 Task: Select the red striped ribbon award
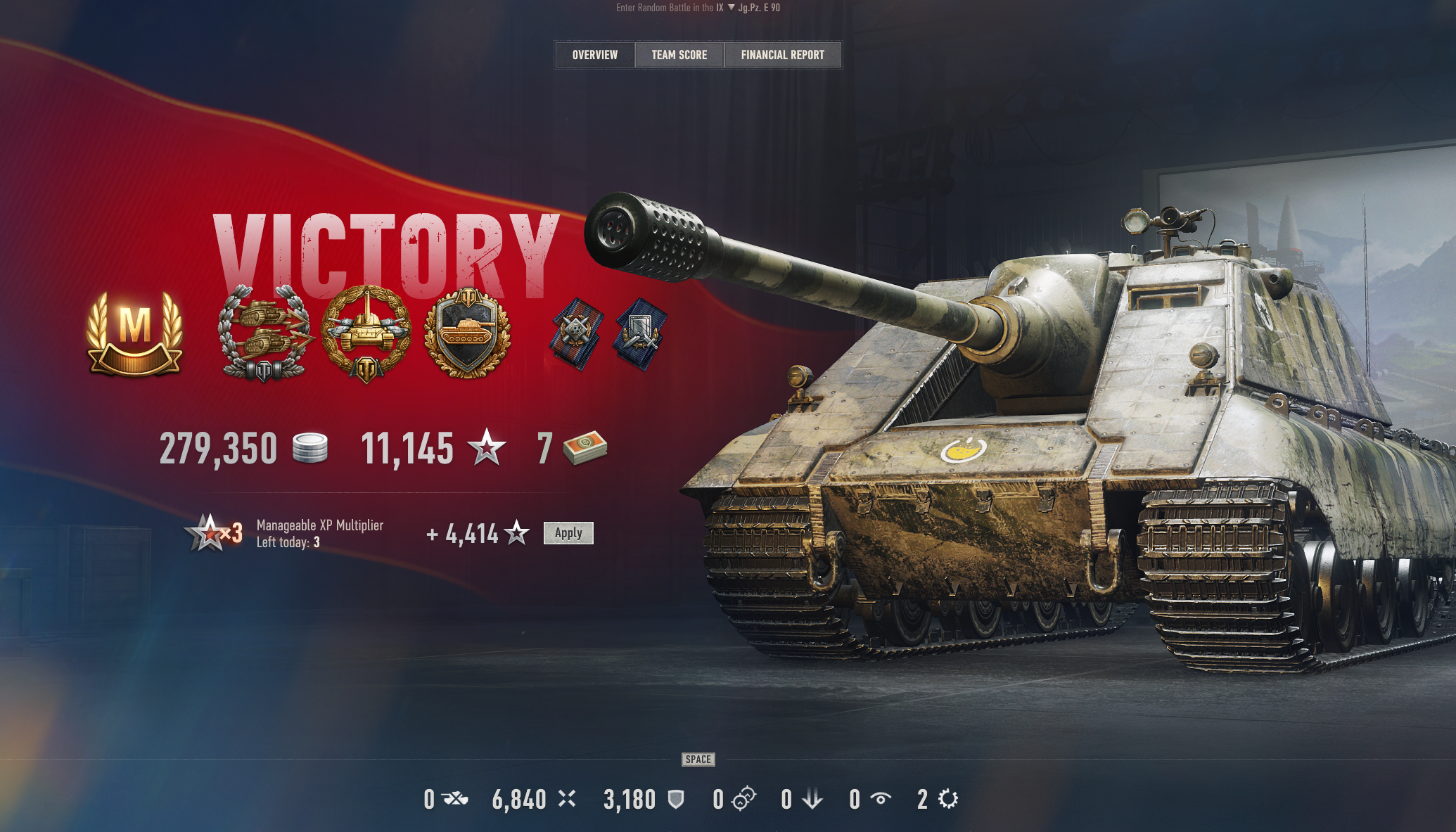pyautogui.click(x=577, y=333)
